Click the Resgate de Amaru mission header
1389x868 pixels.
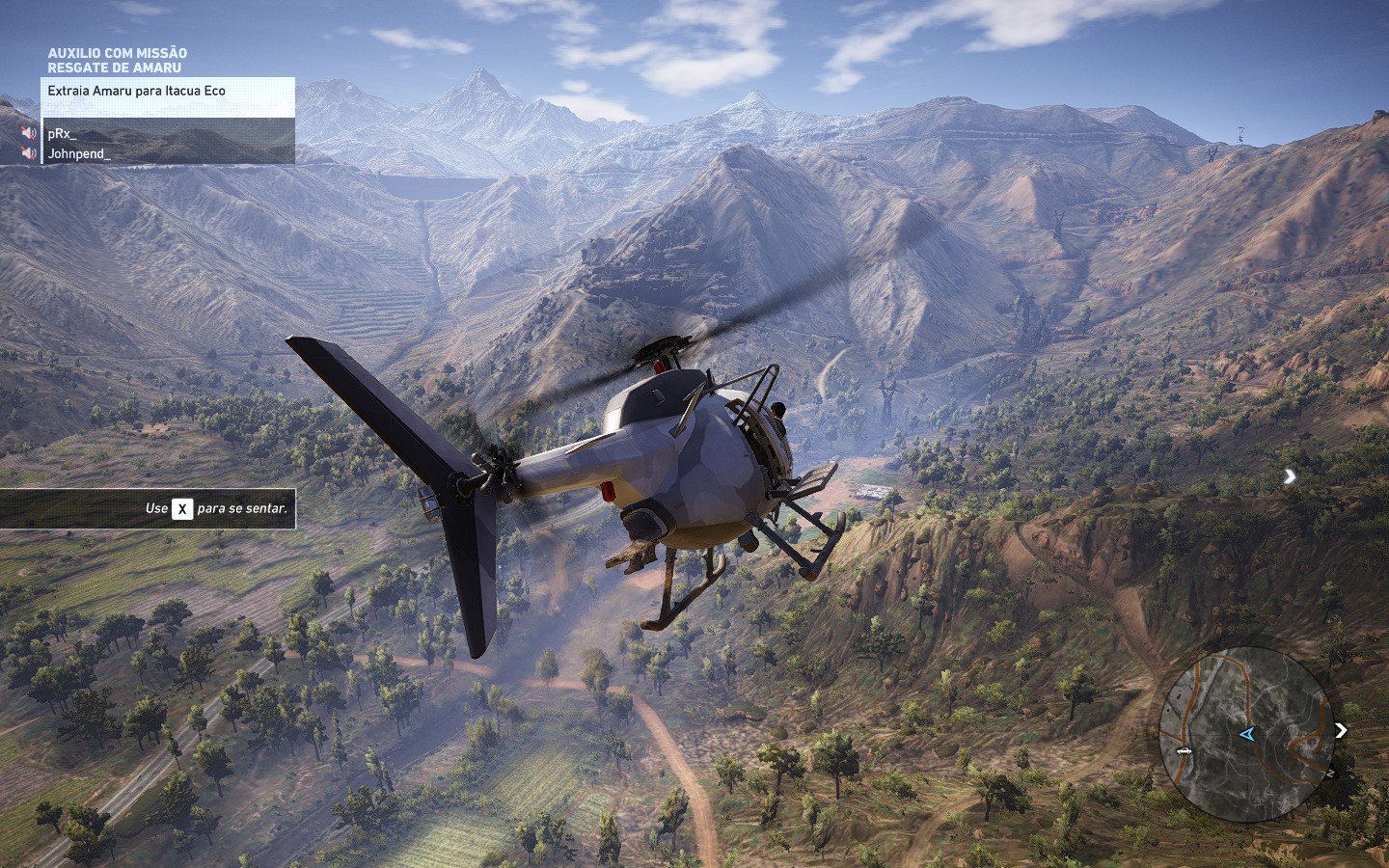pyautogui.click(x=114, y=68)
